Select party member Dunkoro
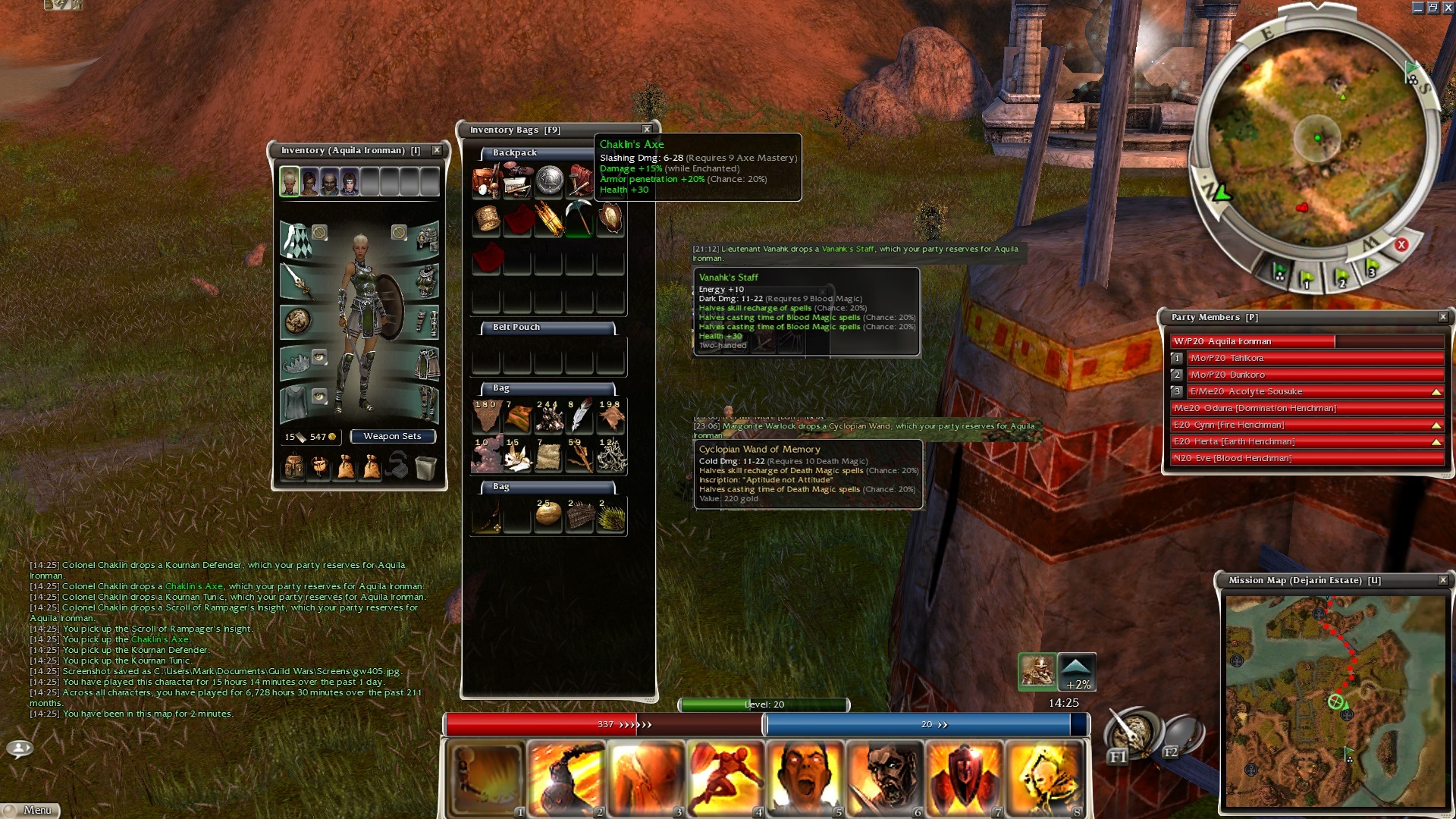This screenshot has width=1456, height=819. pos(1314,375)
